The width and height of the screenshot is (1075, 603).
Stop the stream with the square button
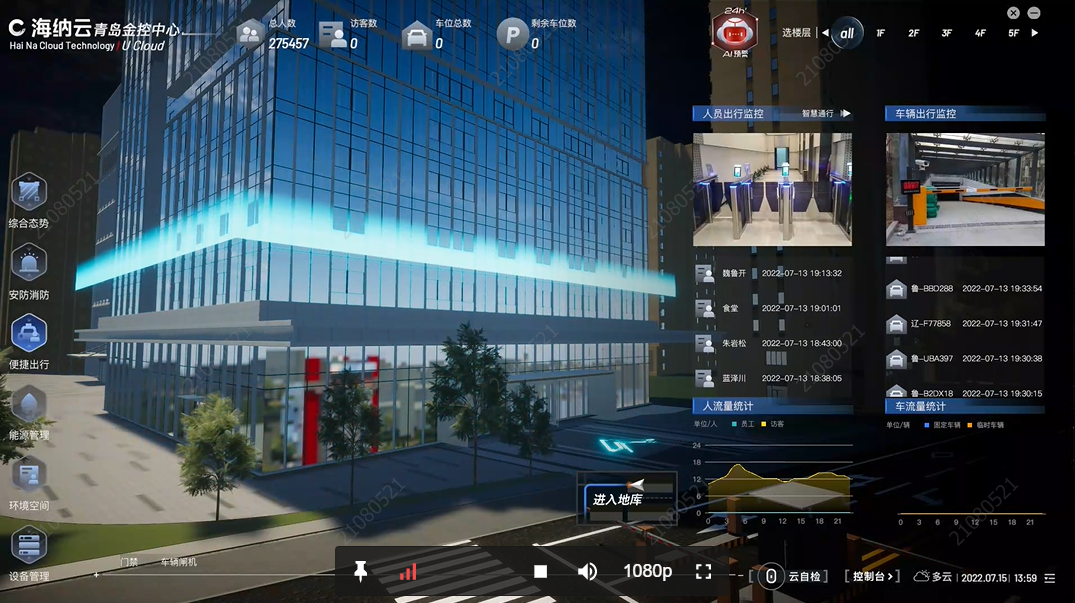pyautogui.click(x=540, y=571)
